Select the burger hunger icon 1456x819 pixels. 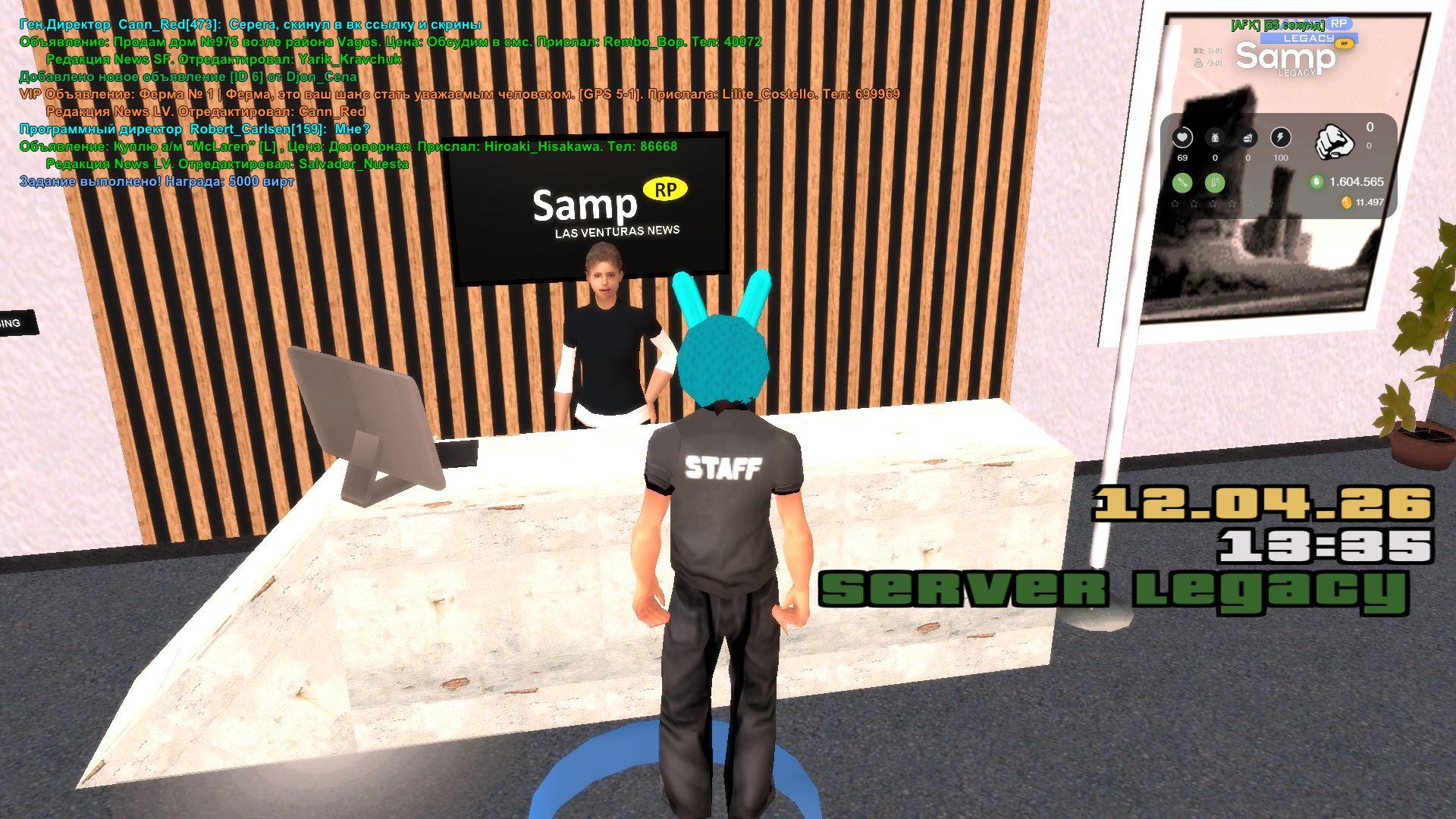[1247, 137]
